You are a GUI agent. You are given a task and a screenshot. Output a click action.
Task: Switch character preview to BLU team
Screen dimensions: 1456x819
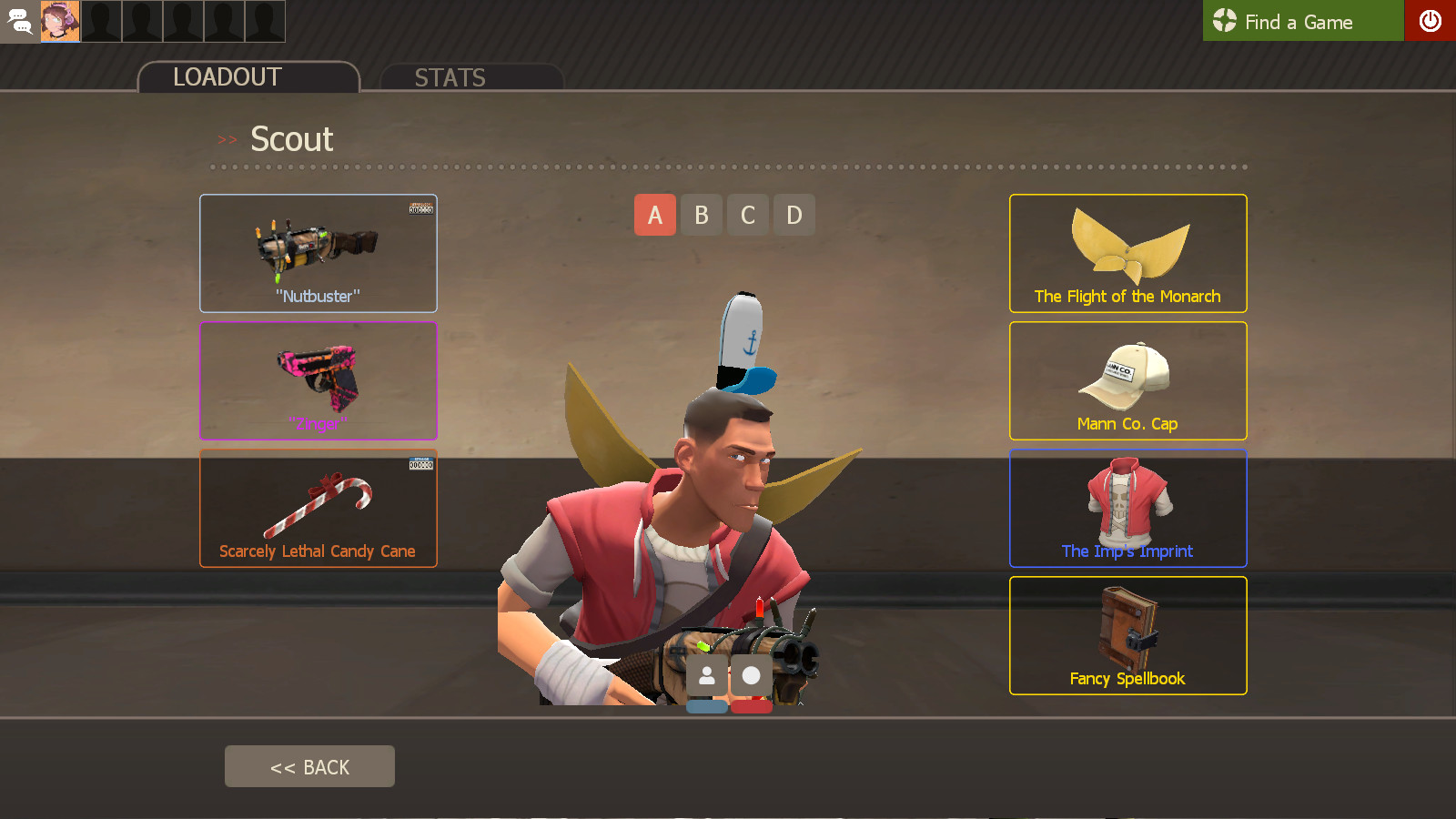point(709,705)
